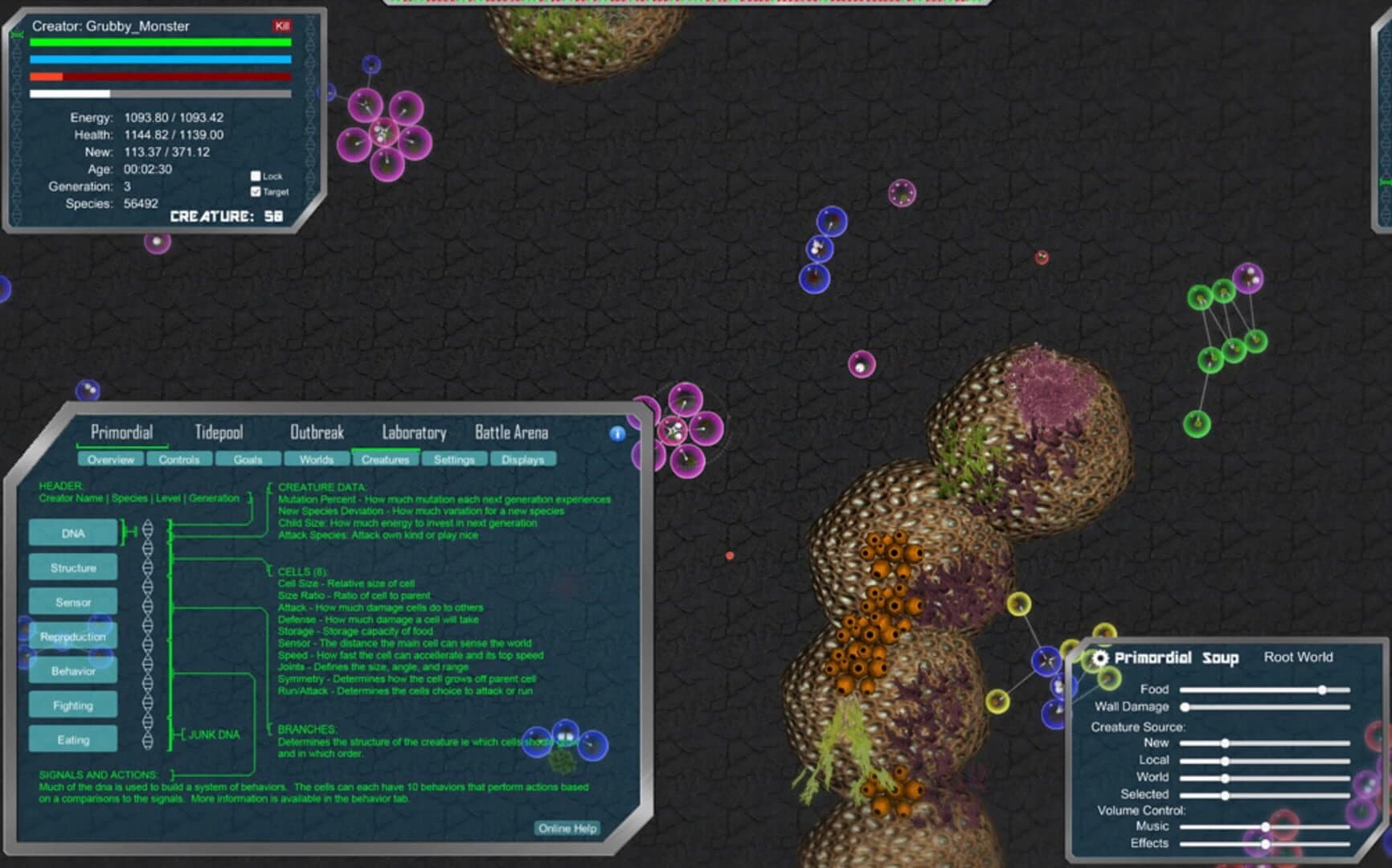
Task: Switch to the Displays sub-tab
Action: 522,459
